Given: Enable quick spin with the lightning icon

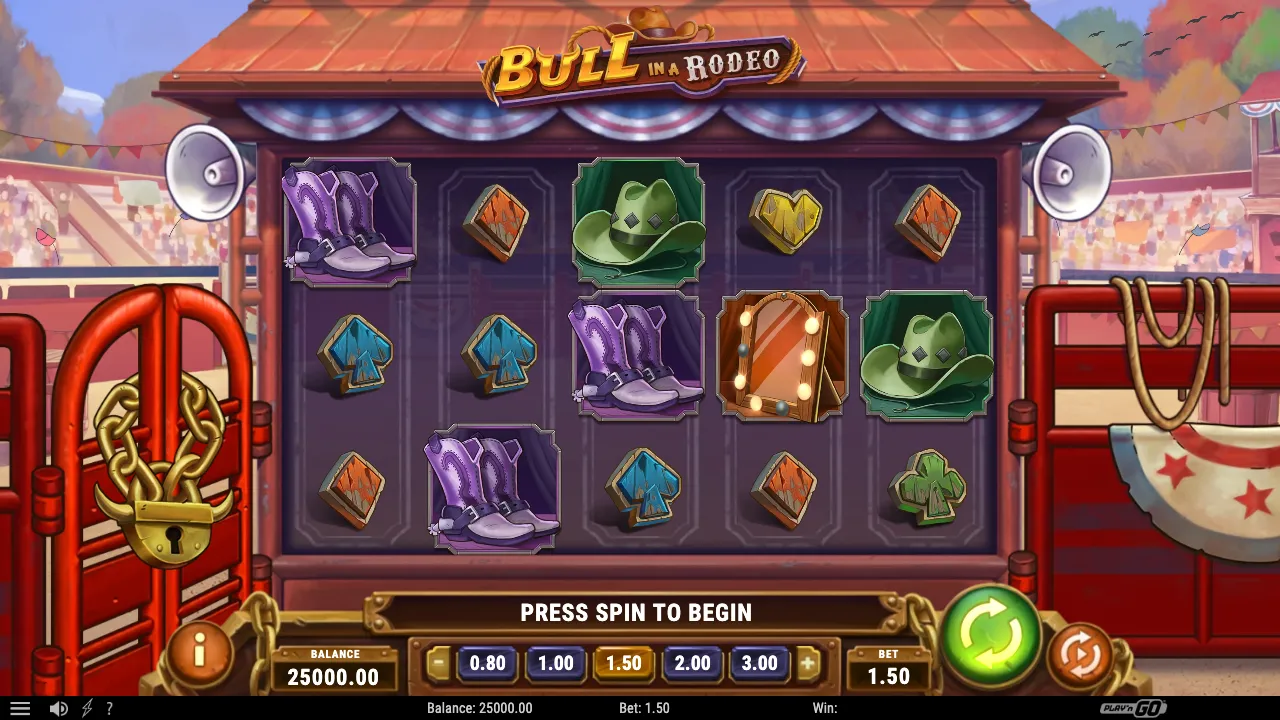Looking at the screenshot, I should 85,708.
